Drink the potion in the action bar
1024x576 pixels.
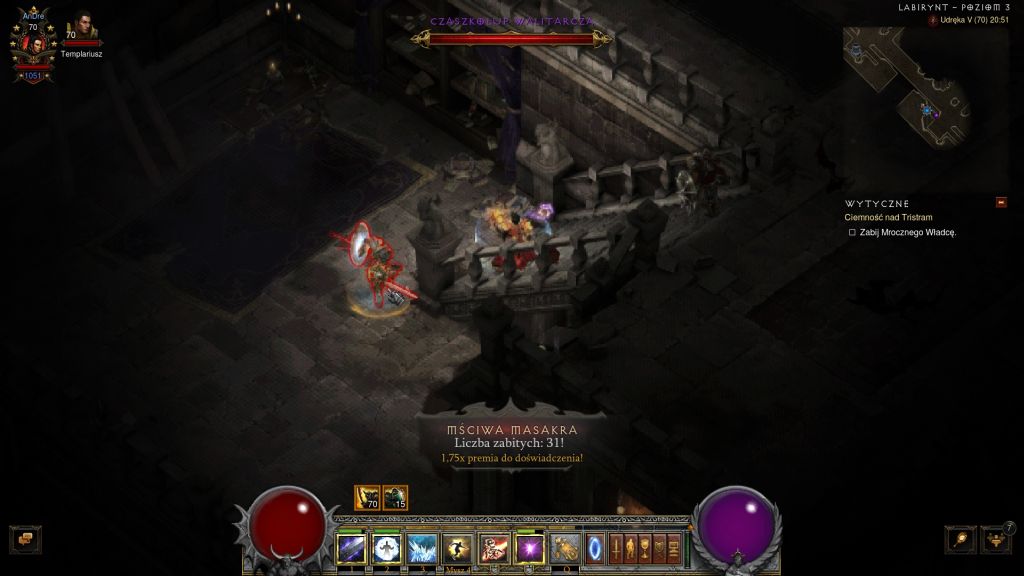[x=566, y=548]
